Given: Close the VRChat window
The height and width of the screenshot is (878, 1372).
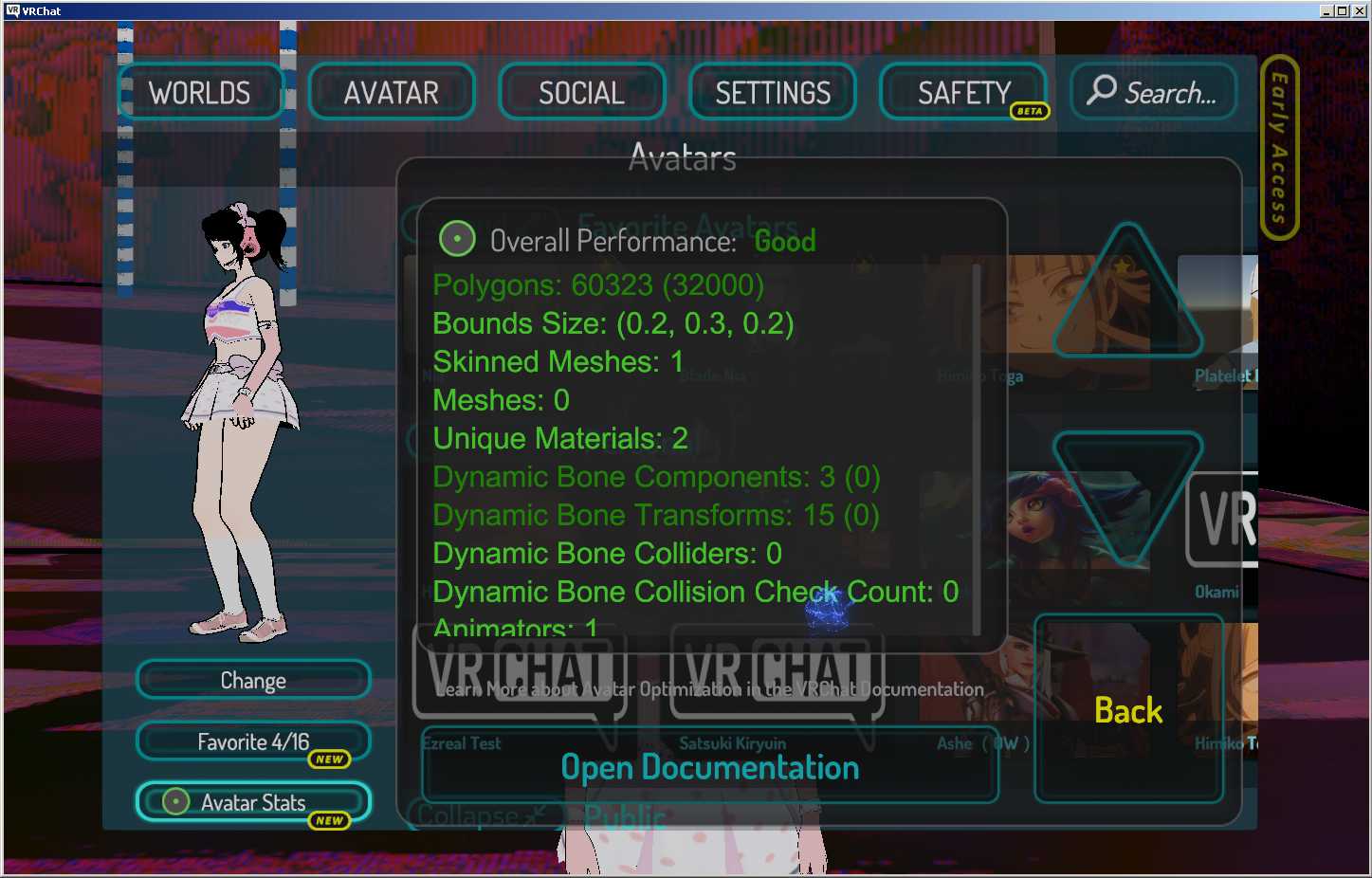Looking at the screenshot, I should click(1357, 10).
